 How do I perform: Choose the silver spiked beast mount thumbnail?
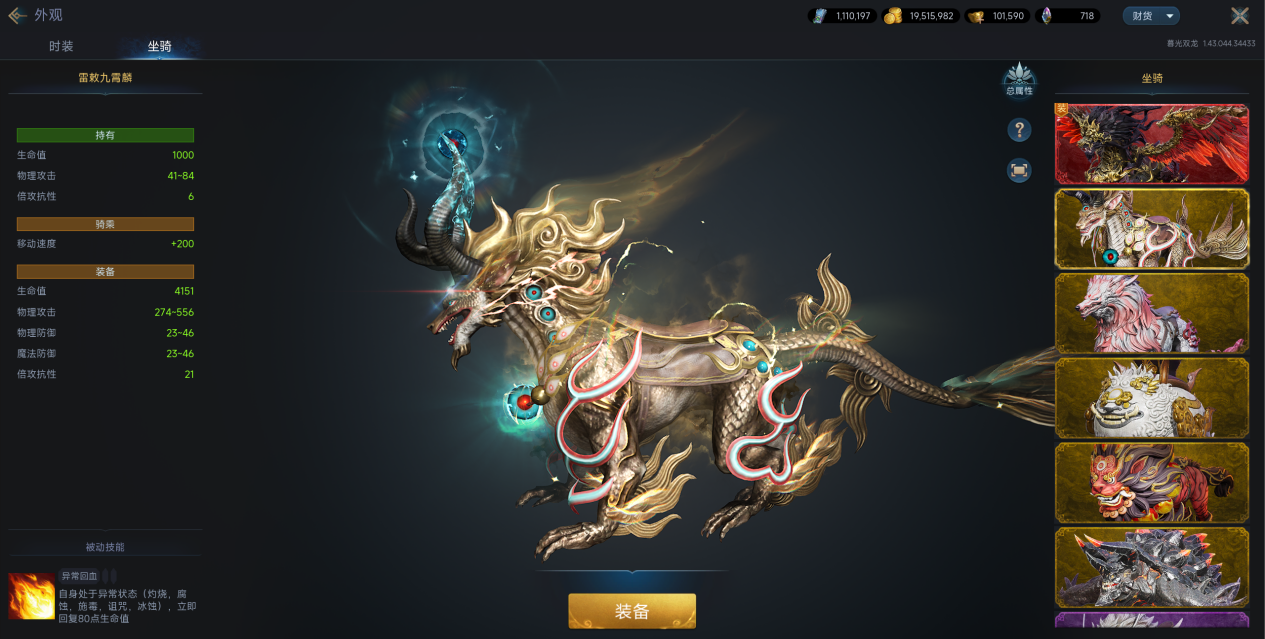[1152, 567]
